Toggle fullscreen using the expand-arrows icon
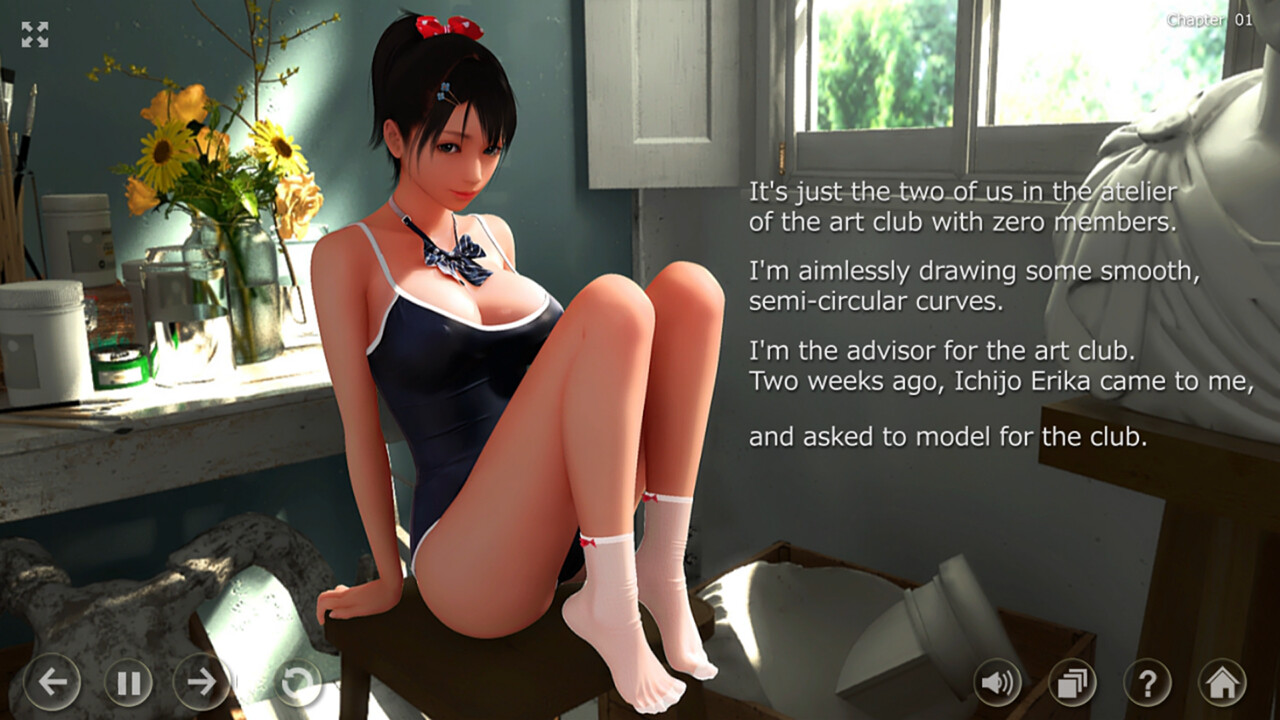This screenshot has height=720, width=1280. coord(37,35)
